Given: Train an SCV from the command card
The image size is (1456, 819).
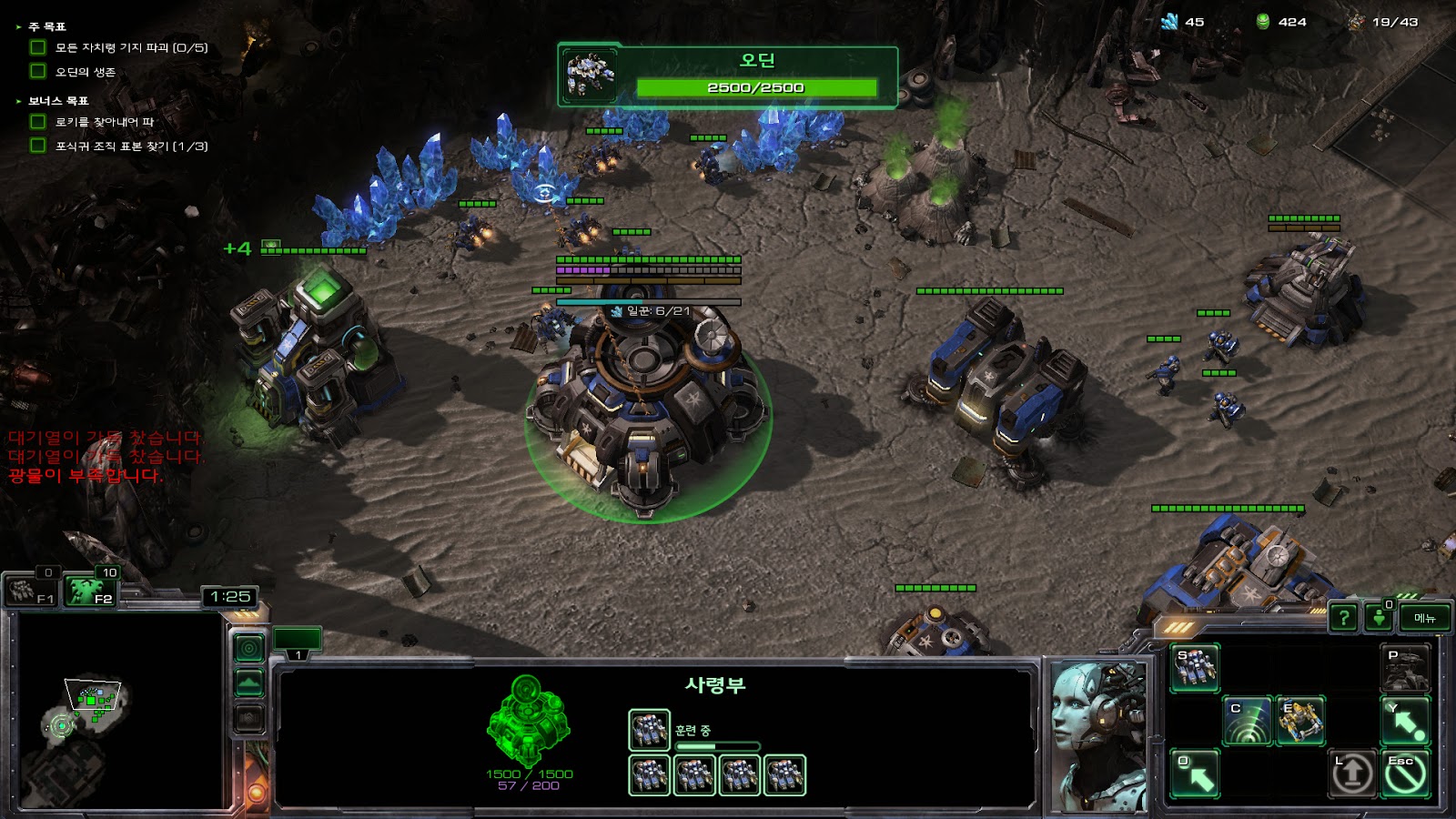Looking at the screenshot, I should [x=1195, y=668].
